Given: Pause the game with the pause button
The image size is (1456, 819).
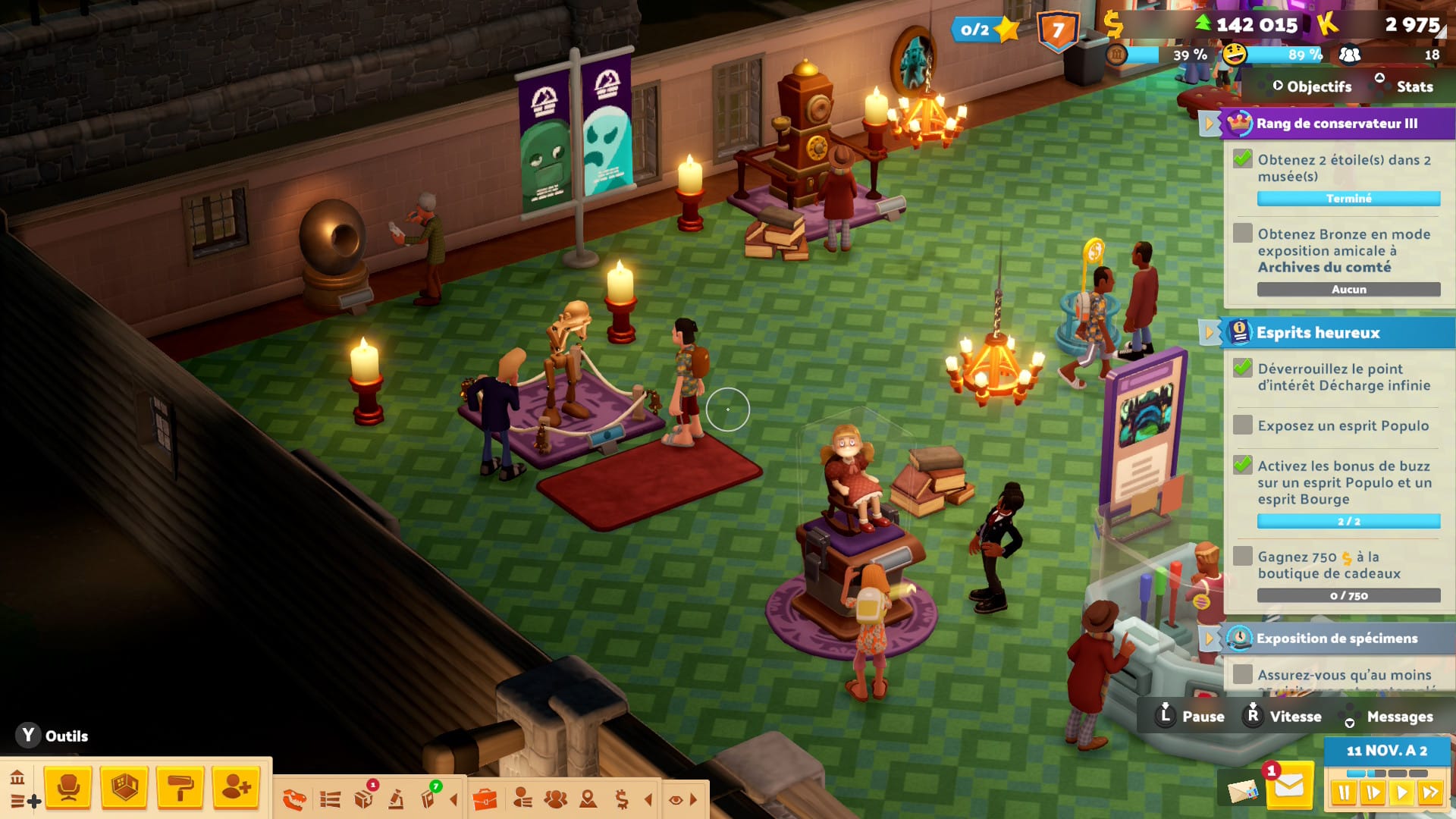Looking at the screenshot, I should pos(1344,793).
